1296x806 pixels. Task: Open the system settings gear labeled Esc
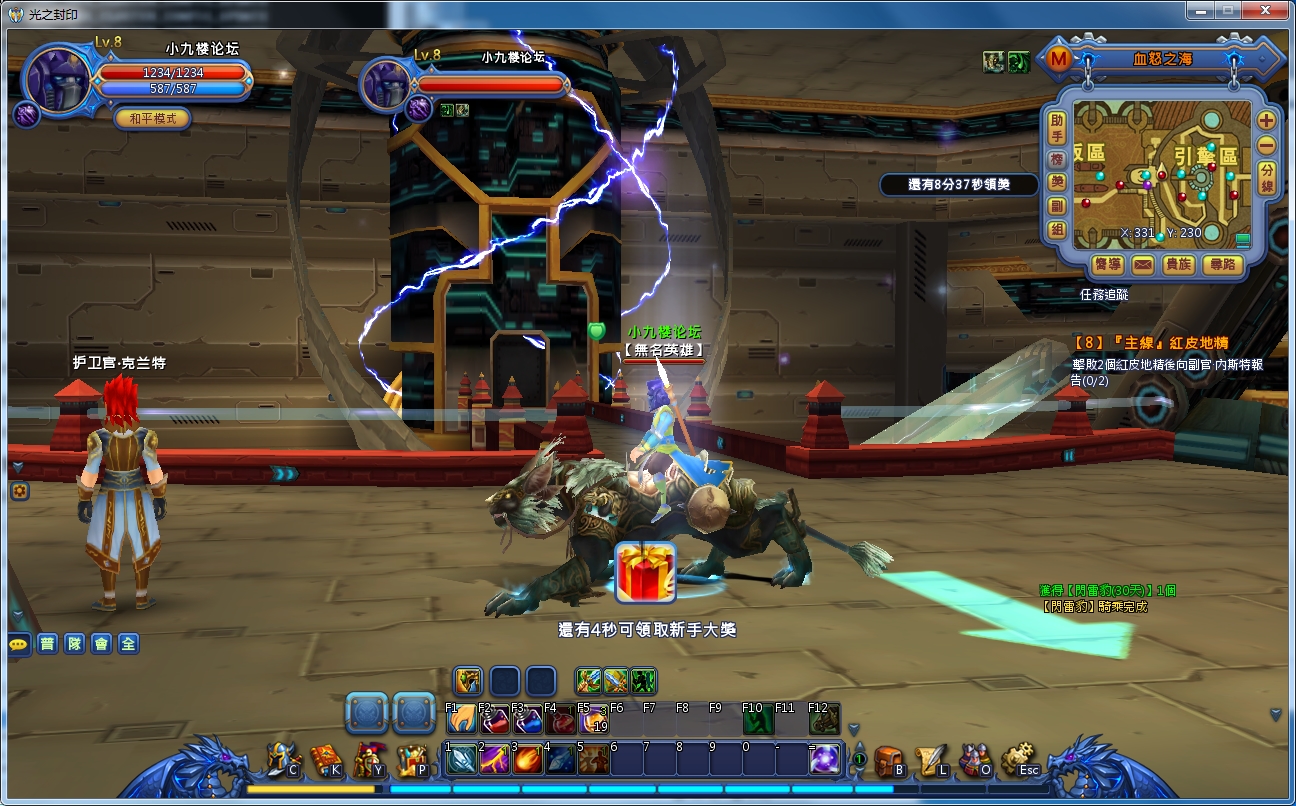tap(1018, 760)
